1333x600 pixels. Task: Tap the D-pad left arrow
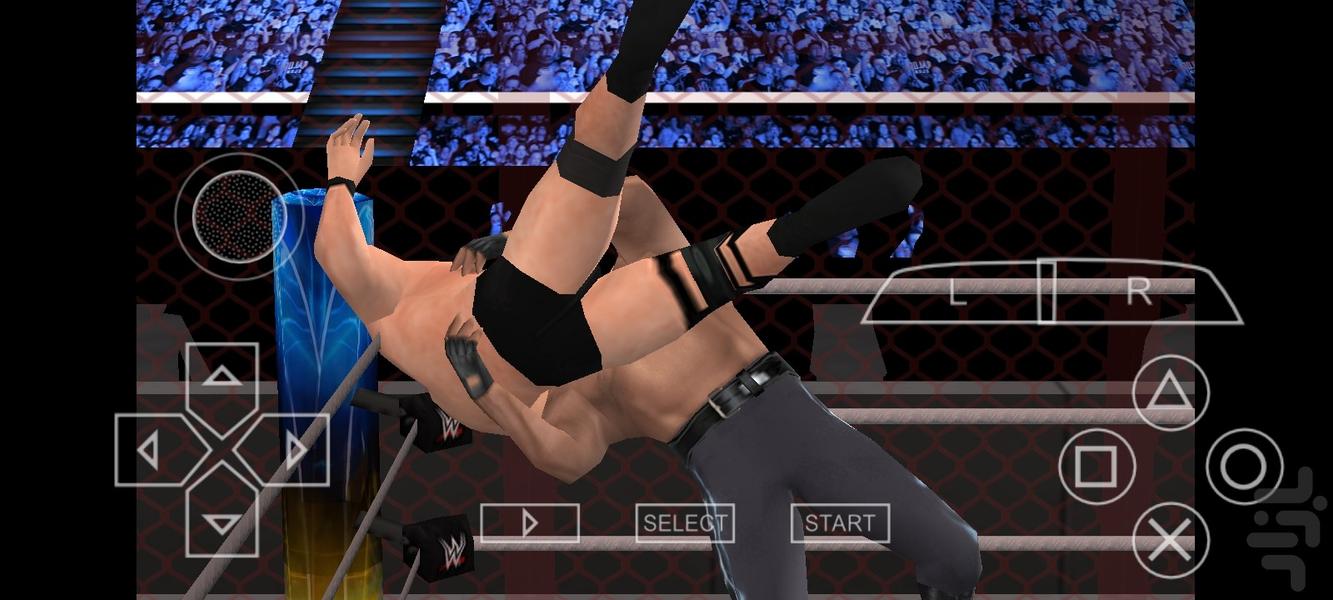coord(150,451)
